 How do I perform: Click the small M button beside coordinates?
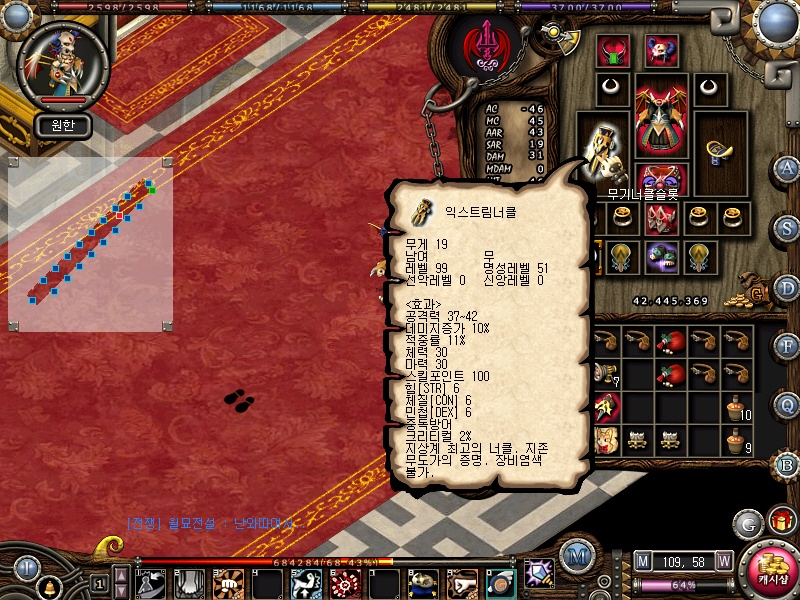coord(643,560)
